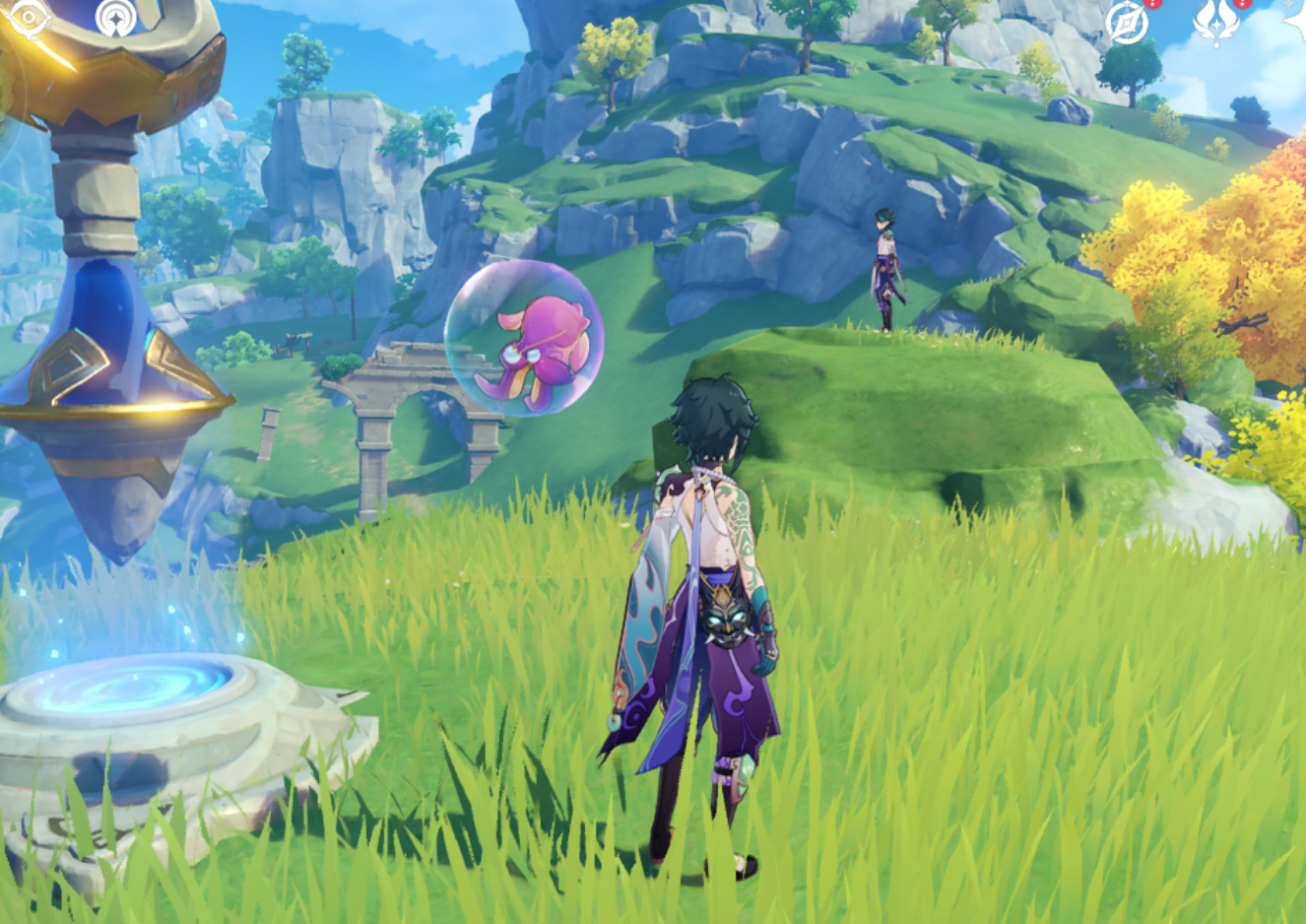Toggle the eye-shaped Elemental Sight icon
Viewport: 1306px width, 924px height.
coord(27,19)
